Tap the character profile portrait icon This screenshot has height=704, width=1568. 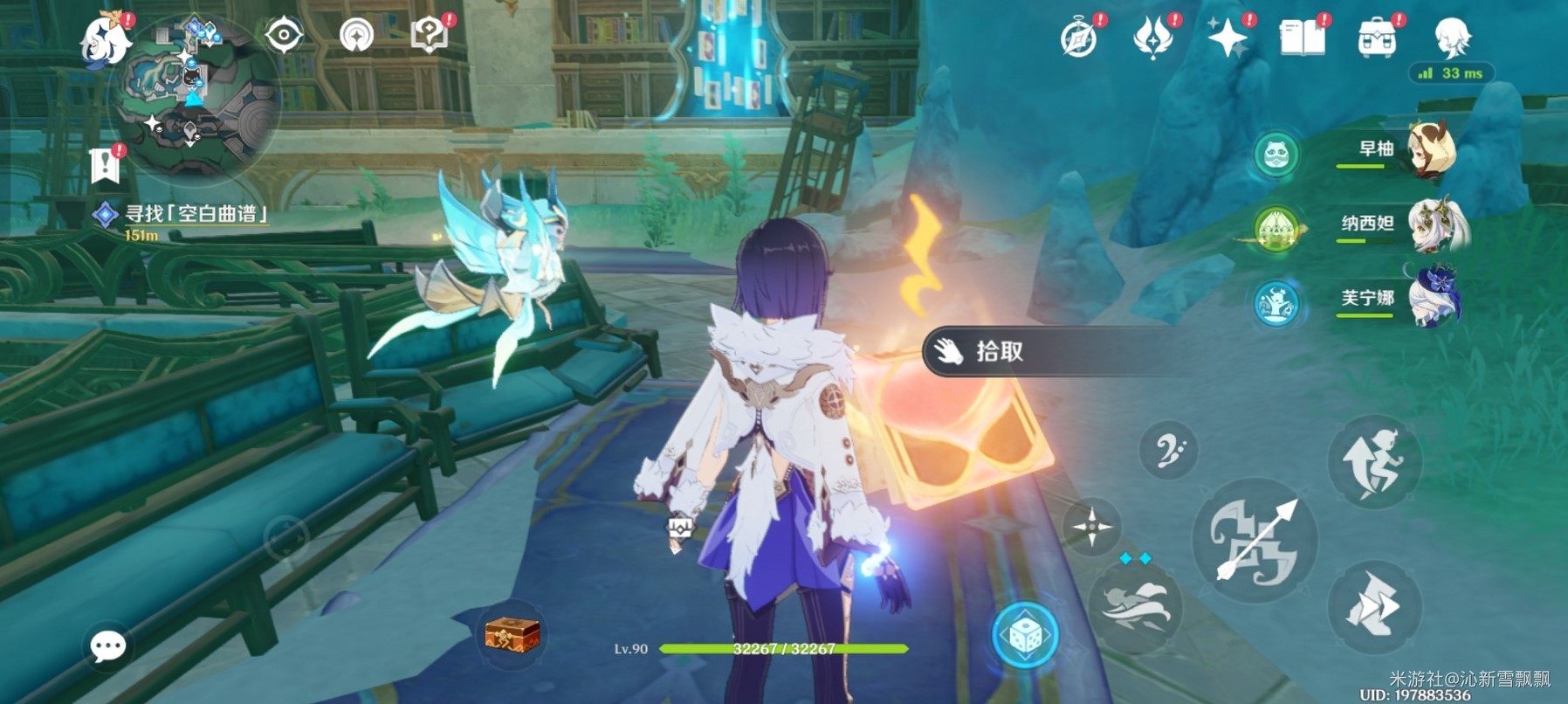tap(1455, 39)
